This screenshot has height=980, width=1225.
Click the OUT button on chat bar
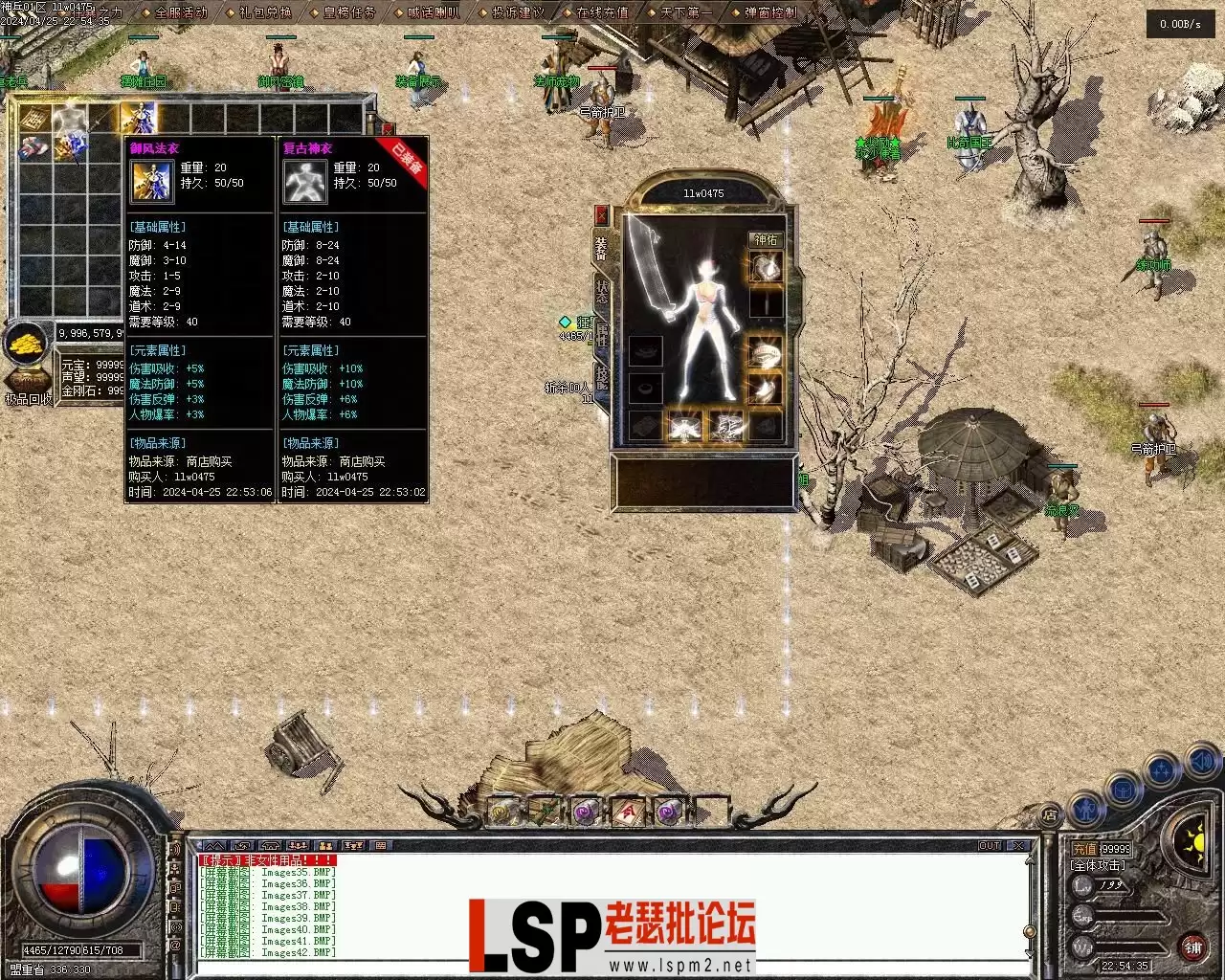(x=990, y=846)
